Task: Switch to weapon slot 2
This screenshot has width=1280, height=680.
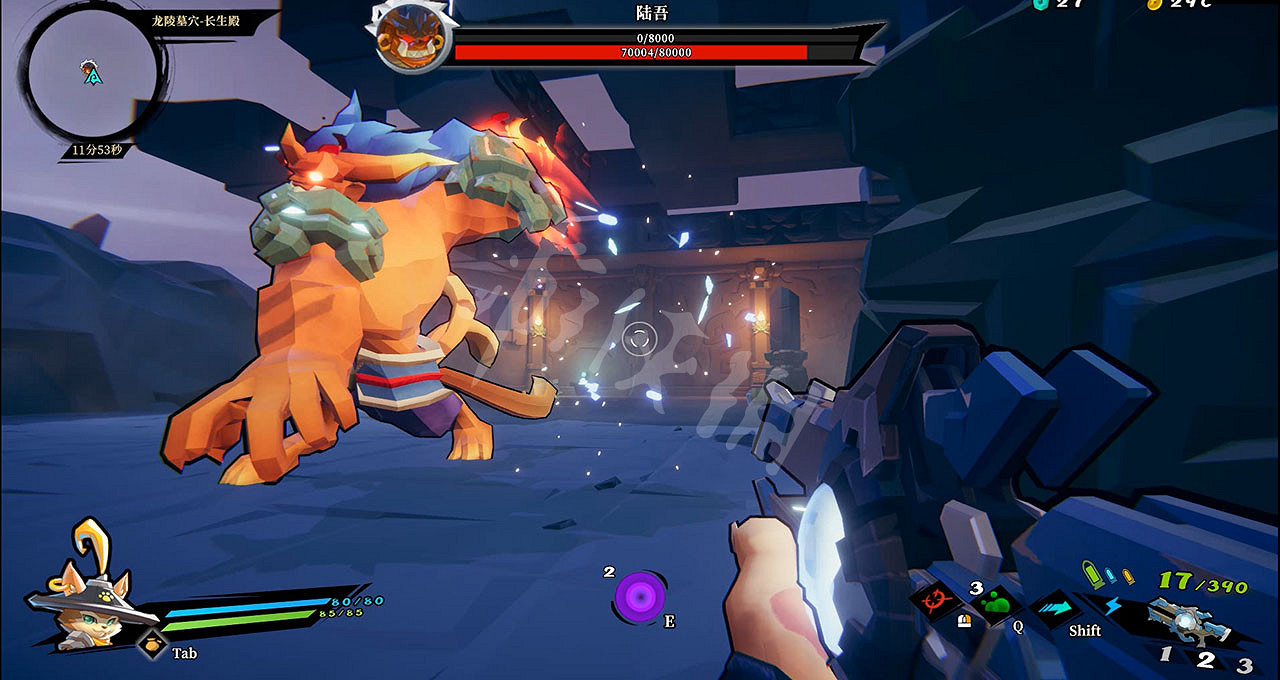Action: click(x=1206, y=659)
